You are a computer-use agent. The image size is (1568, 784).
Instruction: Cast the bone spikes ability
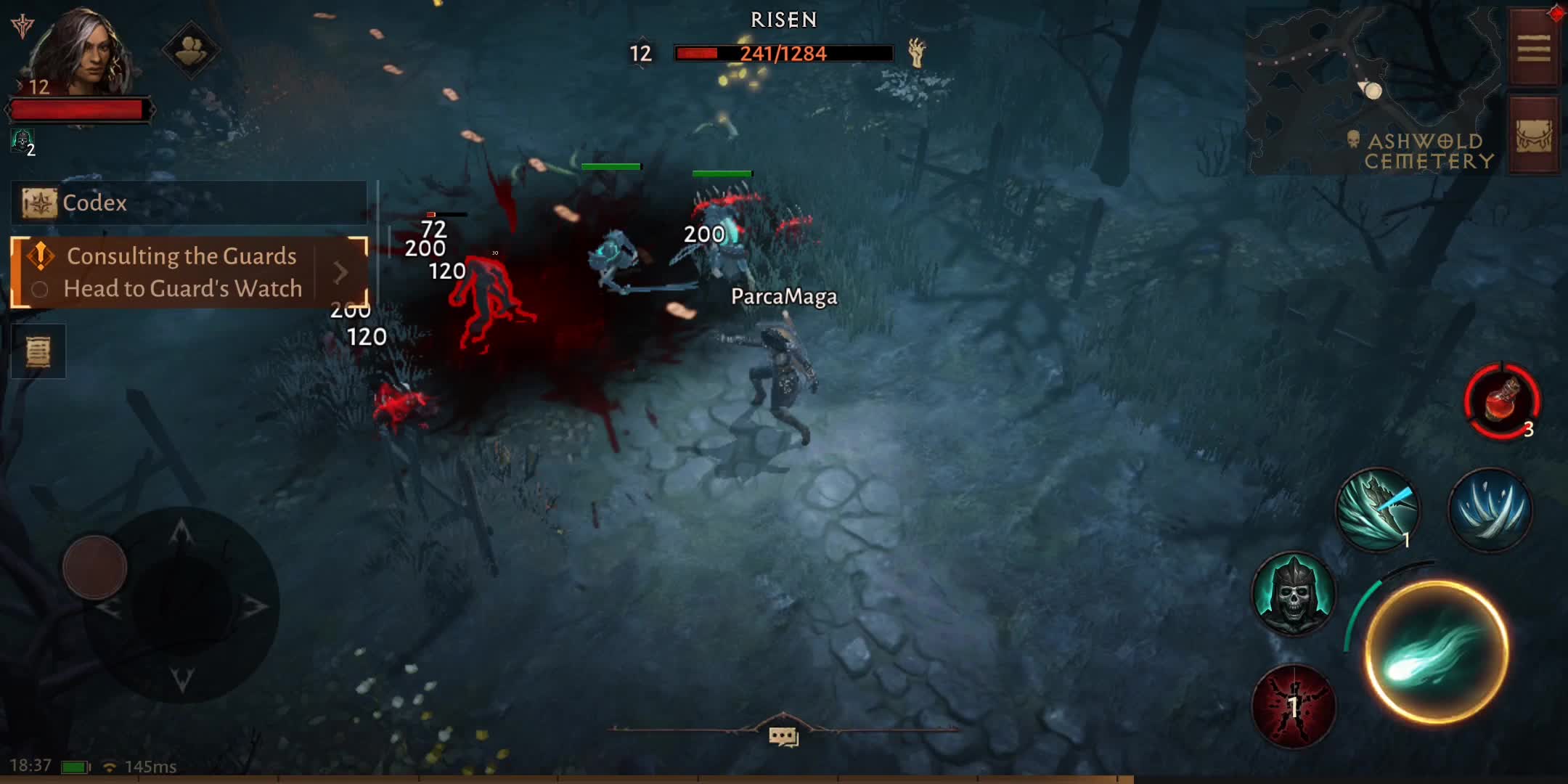tap(1490, 509)
